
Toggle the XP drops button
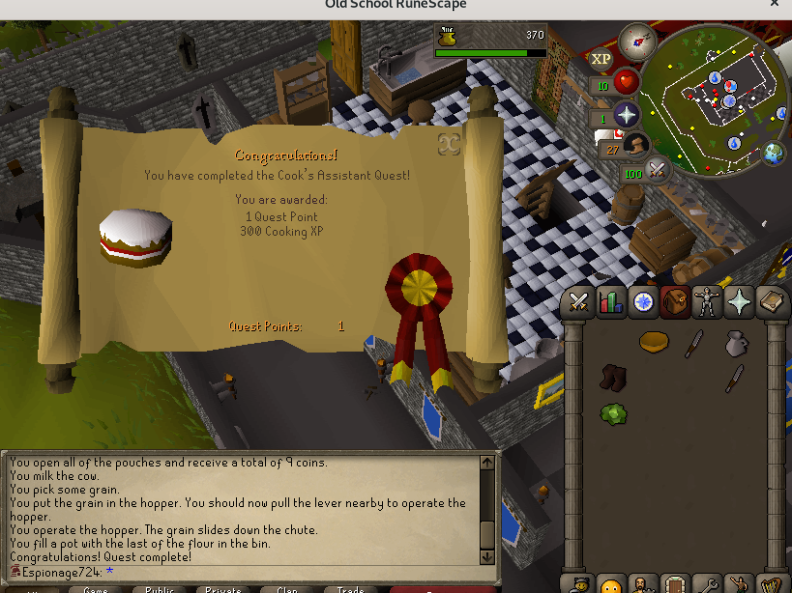(x=600, y=59)
